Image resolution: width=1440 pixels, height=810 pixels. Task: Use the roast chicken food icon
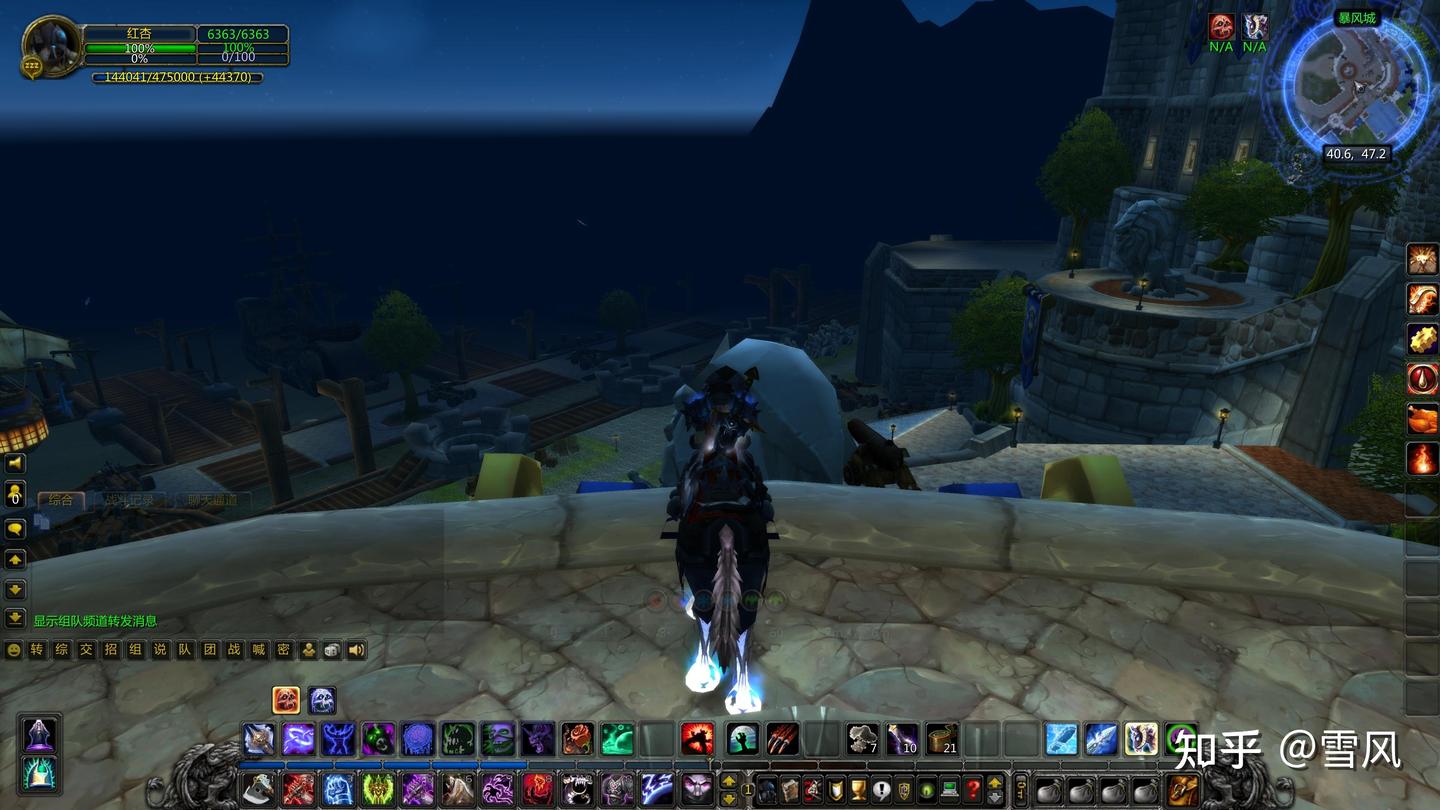(x=1422, y=419)
